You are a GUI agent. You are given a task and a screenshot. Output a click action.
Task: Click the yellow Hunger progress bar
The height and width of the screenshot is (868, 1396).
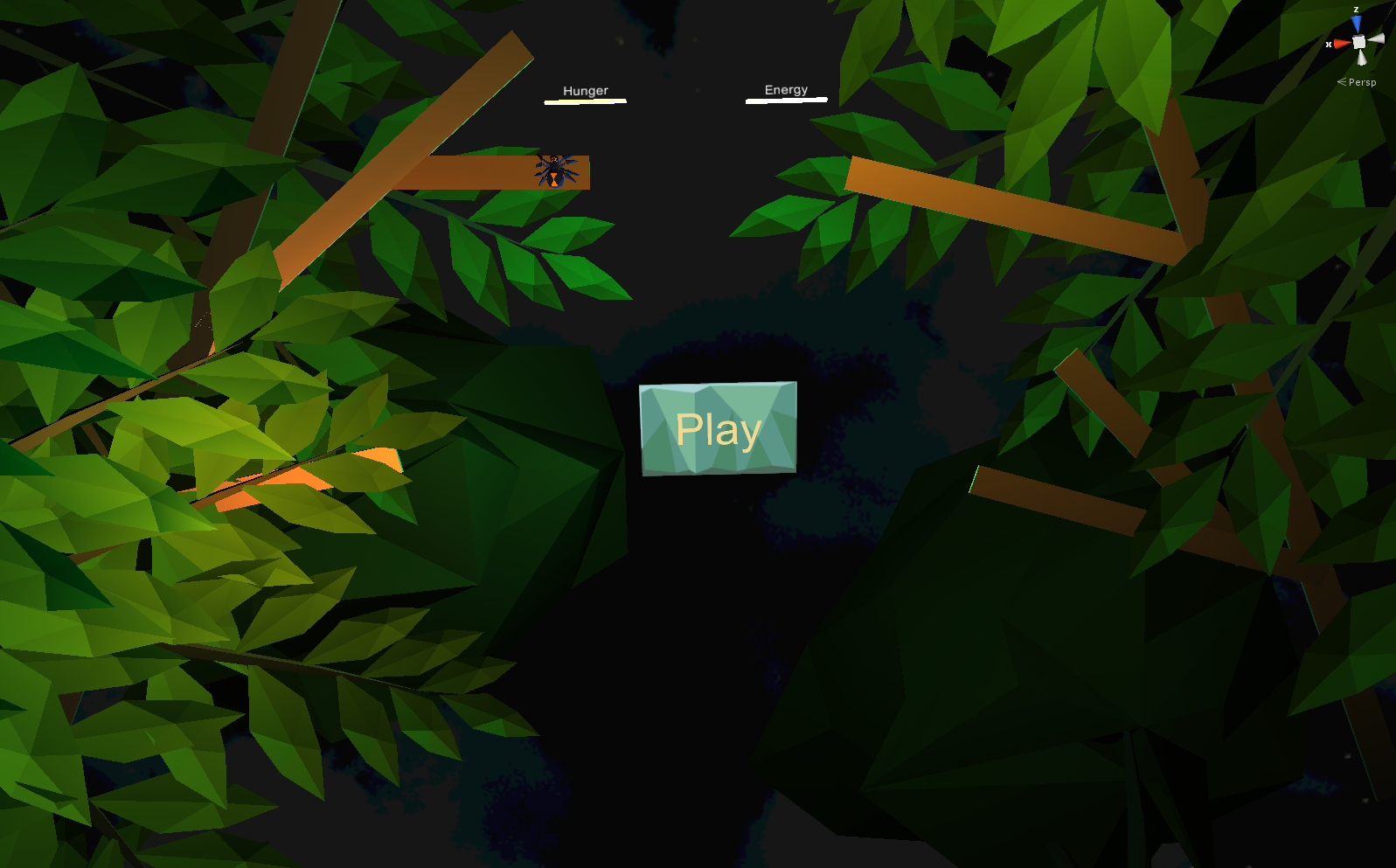[x=586, y=101]
